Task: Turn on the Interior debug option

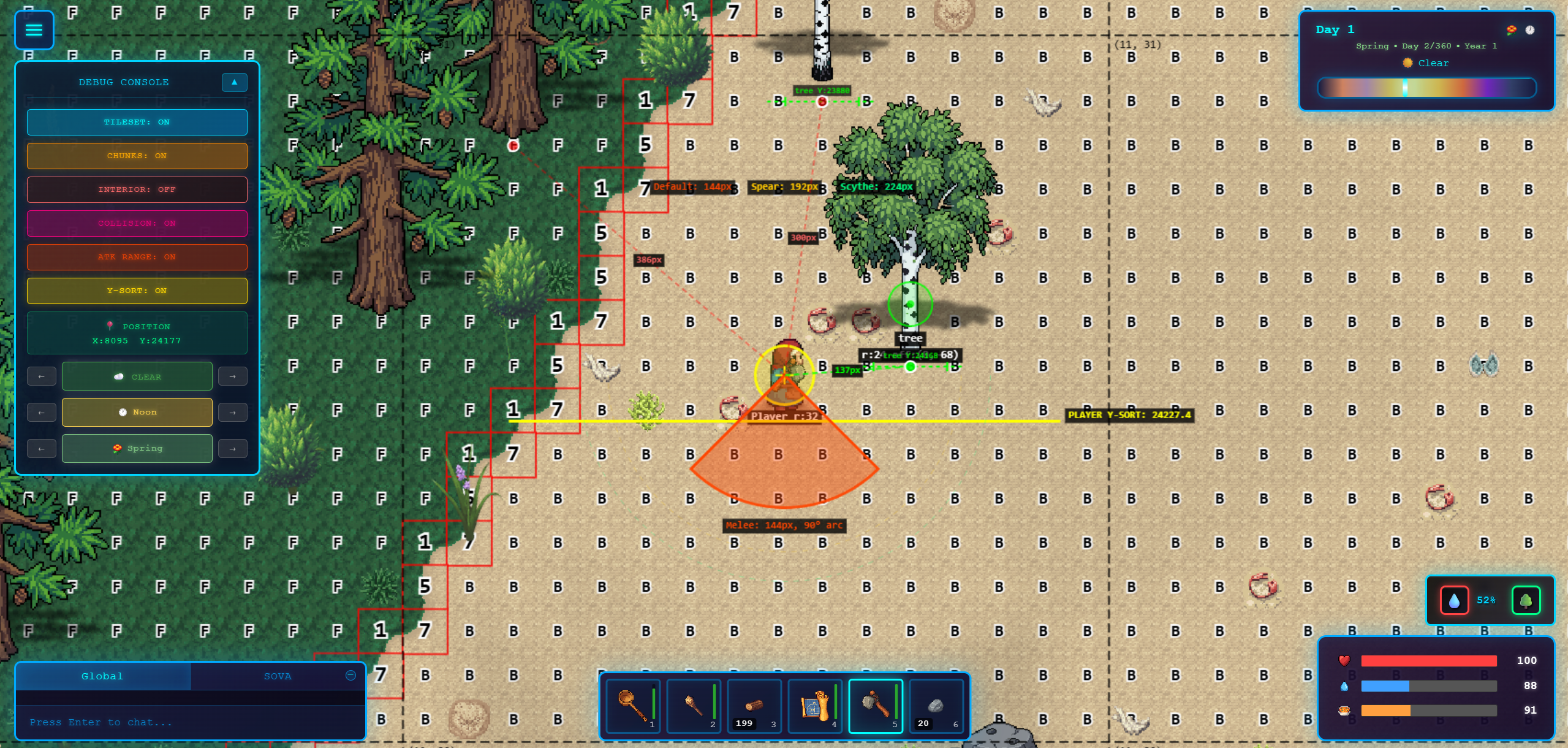Action: coord(137,189)
